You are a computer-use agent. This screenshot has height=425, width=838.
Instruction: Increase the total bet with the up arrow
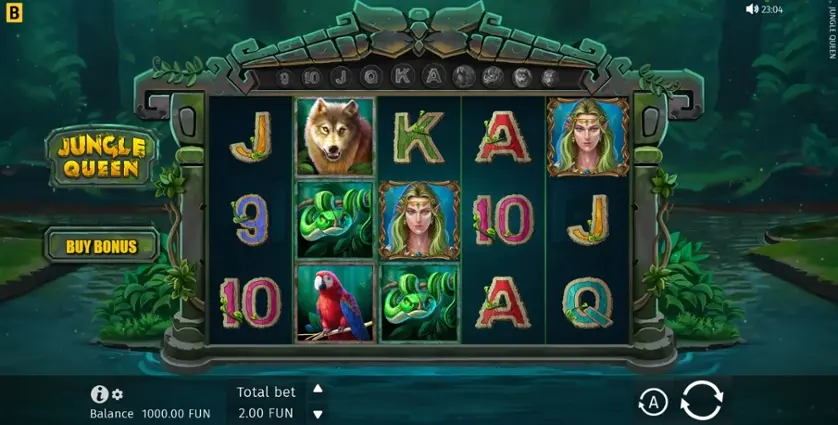[x=318, y=389]
